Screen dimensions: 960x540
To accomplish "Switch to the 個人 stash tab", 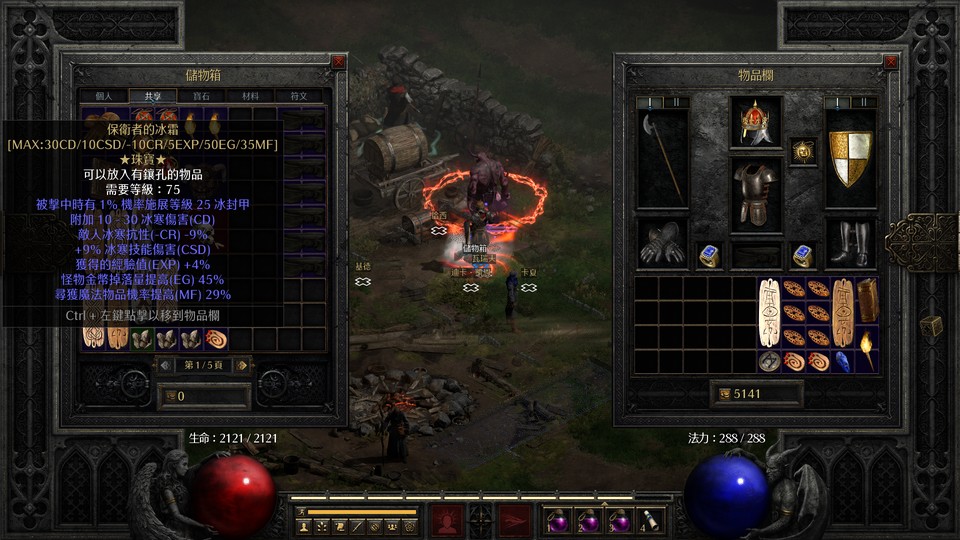I will pos(103,96).
